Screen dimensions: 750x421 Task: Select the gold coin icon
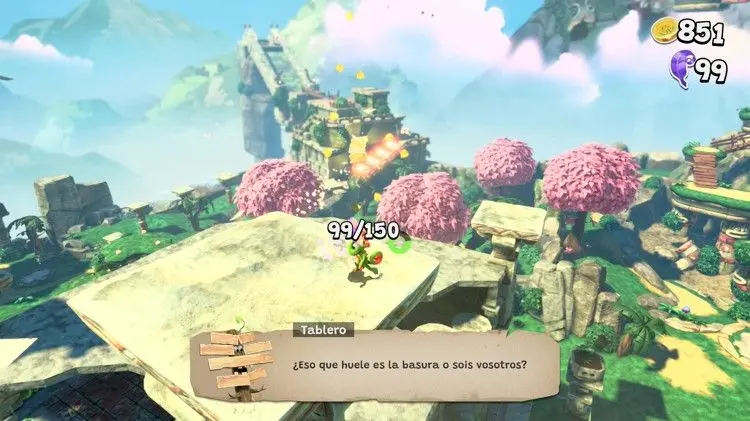666,32
